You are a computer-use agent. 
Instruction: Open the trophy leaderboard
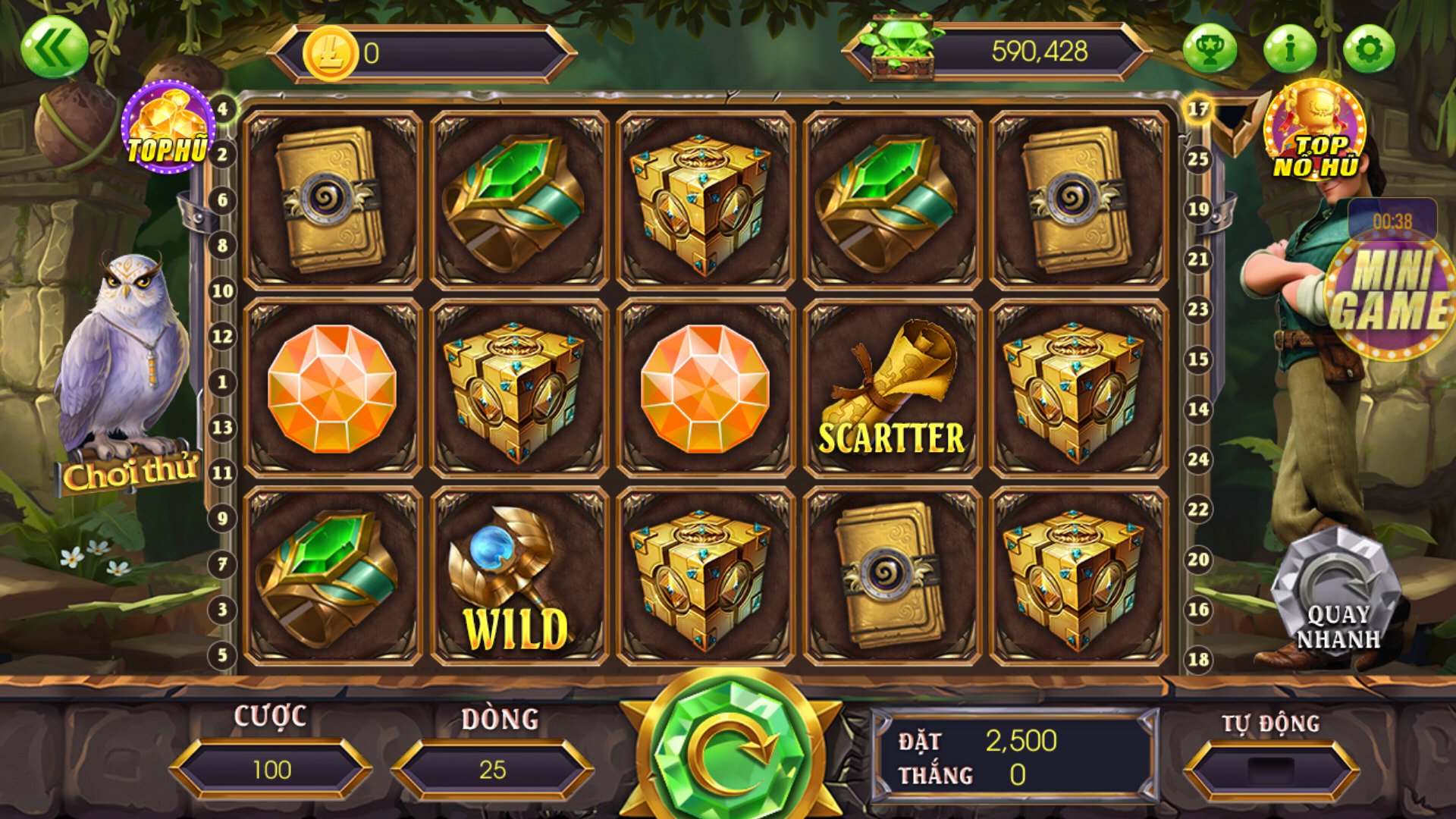[1210, 49]
